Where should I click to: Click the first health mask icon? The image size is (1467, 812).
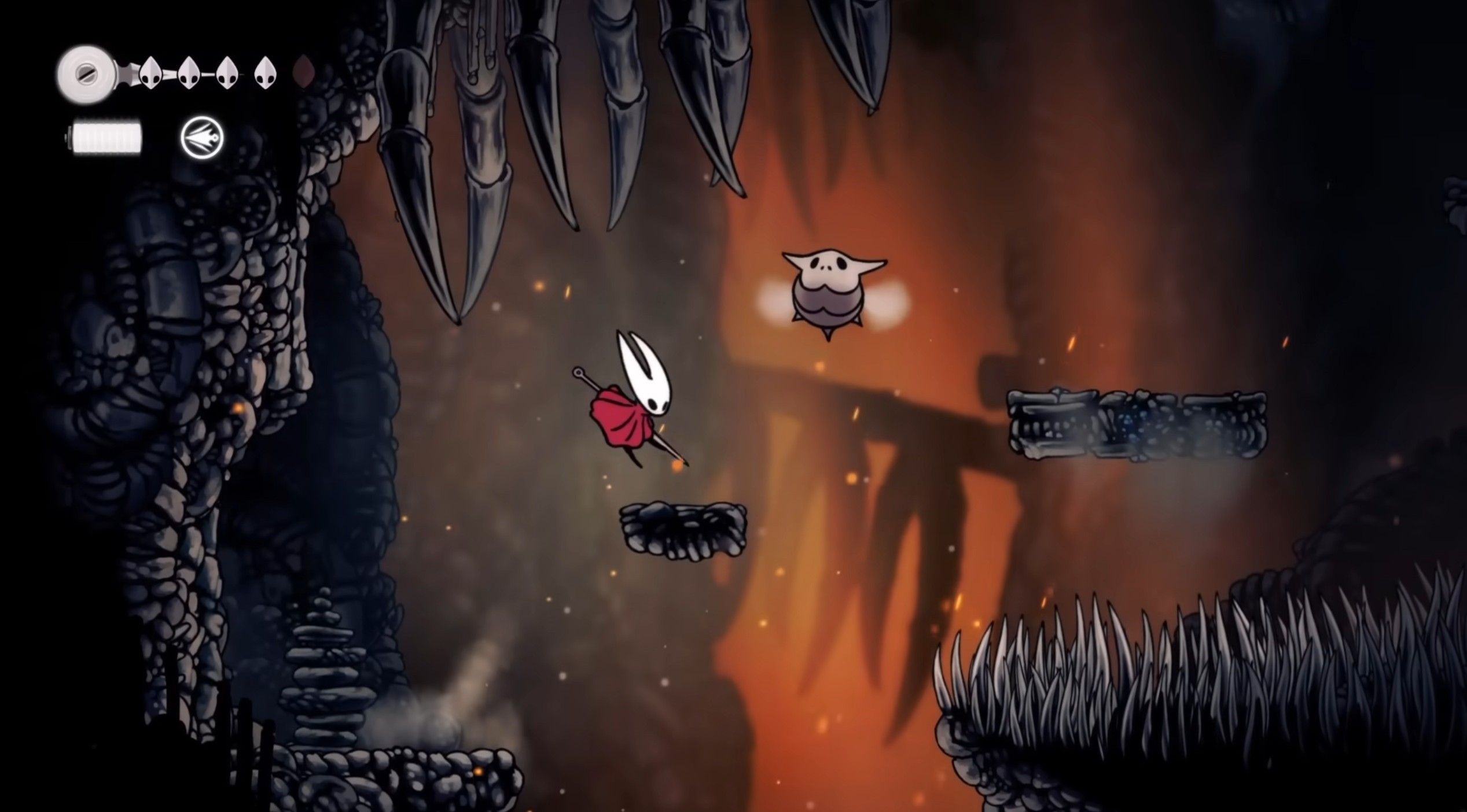(x=150, y=75)
